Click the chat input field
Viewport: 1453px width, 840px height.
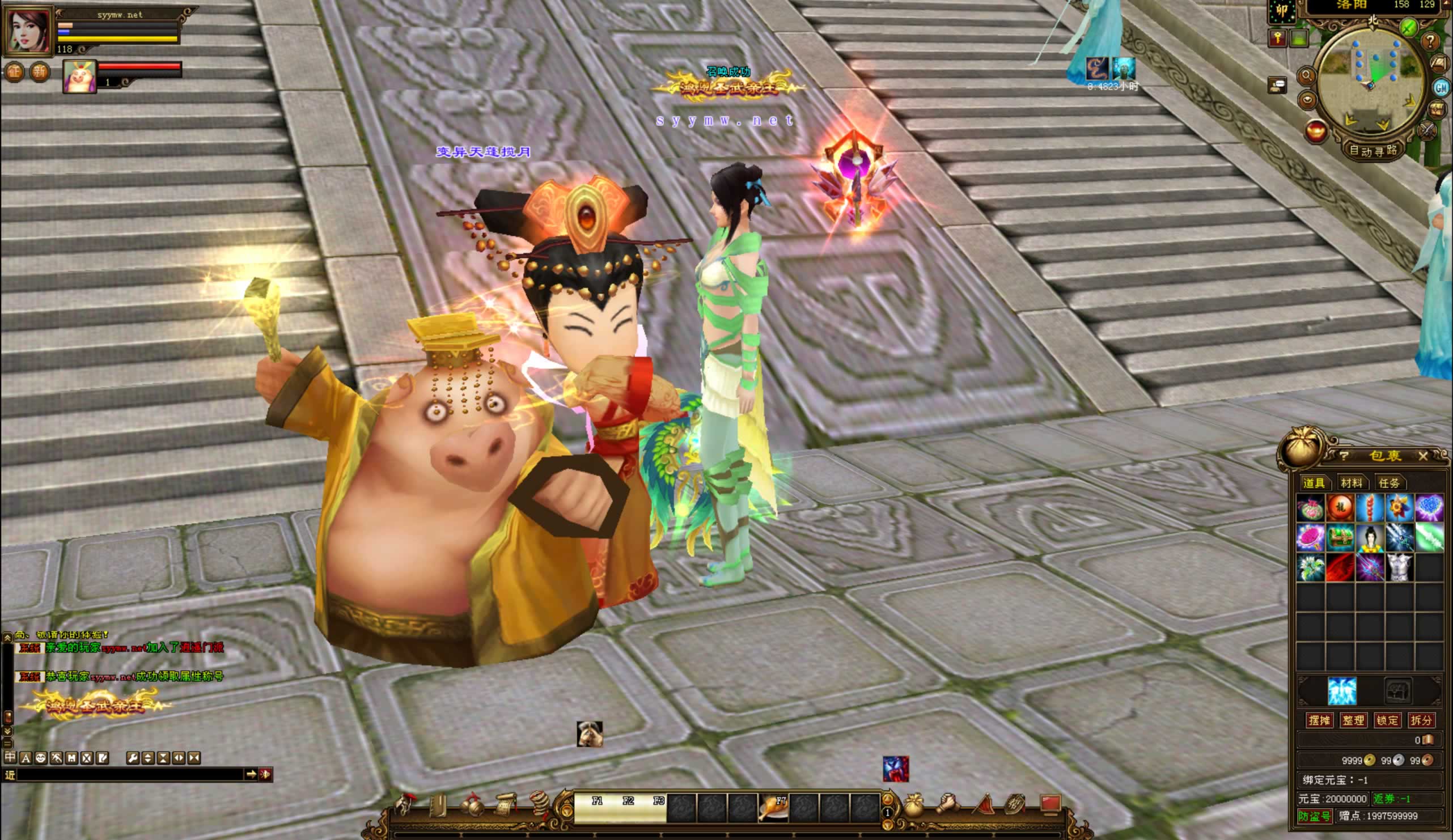130,774
